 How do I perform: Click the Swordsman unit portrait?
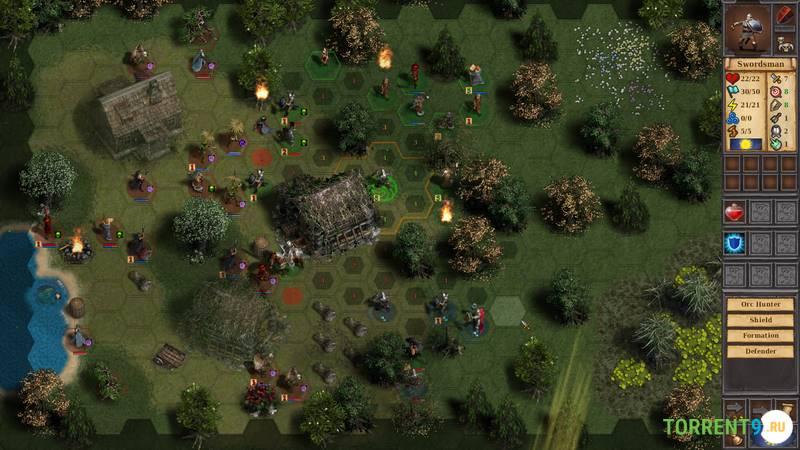[x=749, y=27]
